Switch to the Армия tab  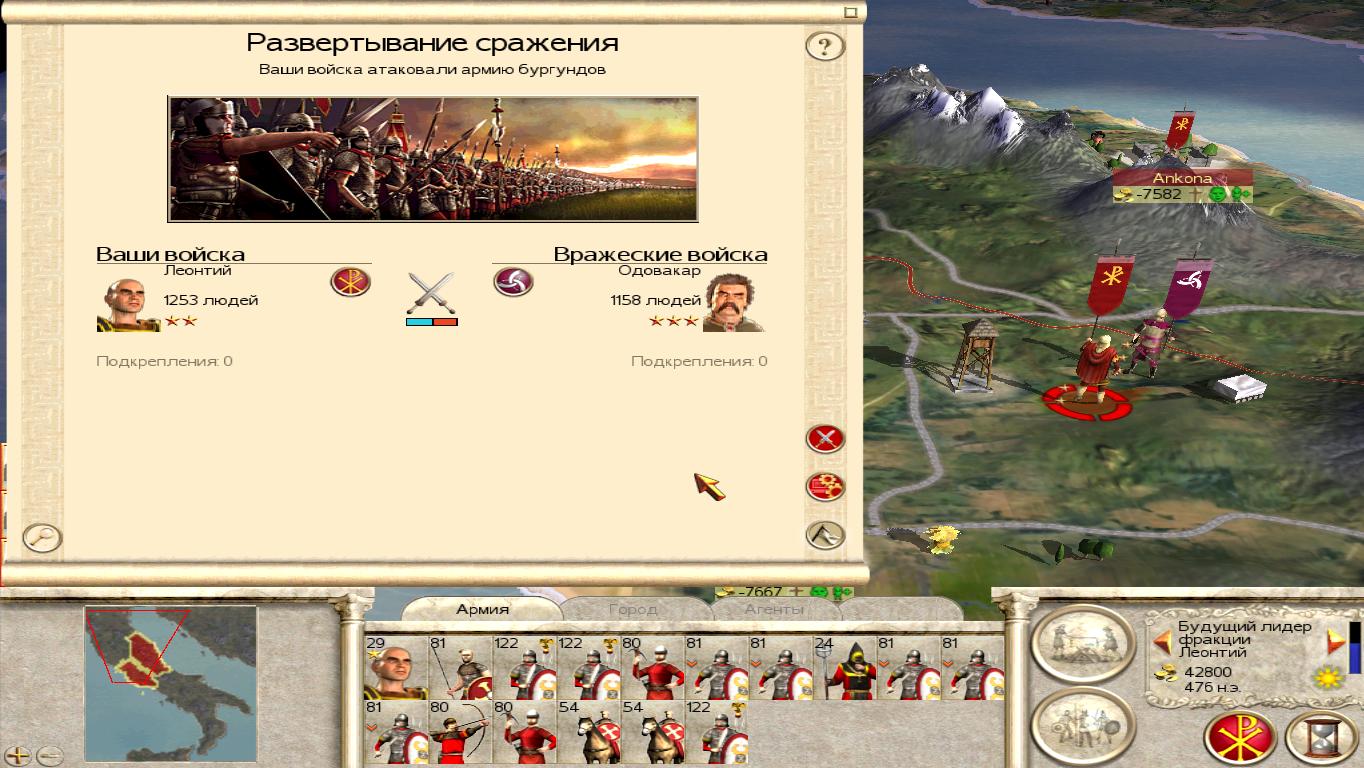coord(483,609)
